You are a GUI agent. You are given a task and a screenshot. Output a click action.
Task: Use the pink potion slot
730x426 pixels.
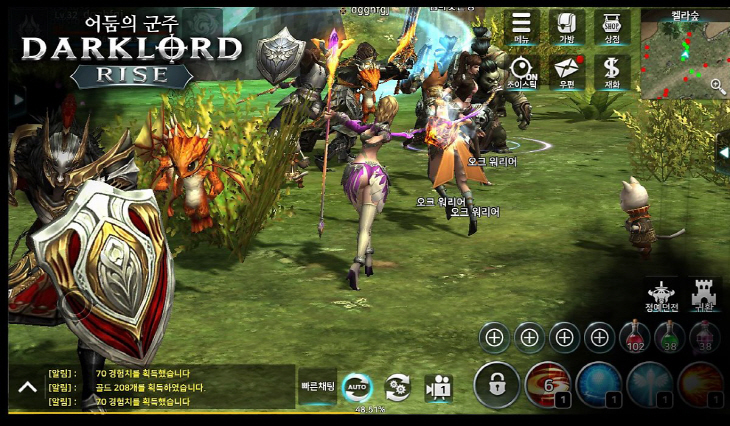pos(705,338)
